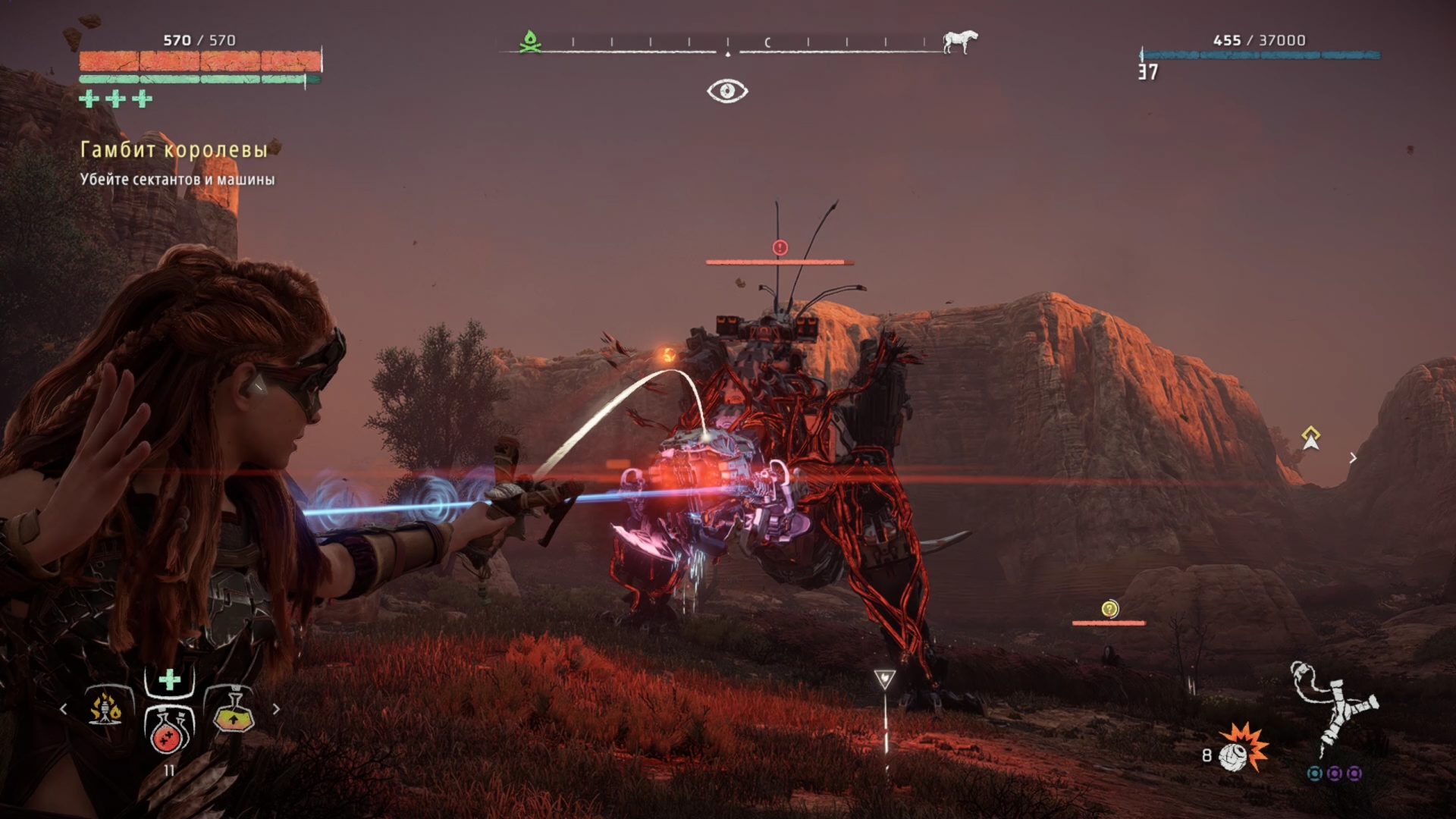Activate the green cross medicine pouch
The height and width of the screenshot is (819, 1456).
[x=170, y=679]
